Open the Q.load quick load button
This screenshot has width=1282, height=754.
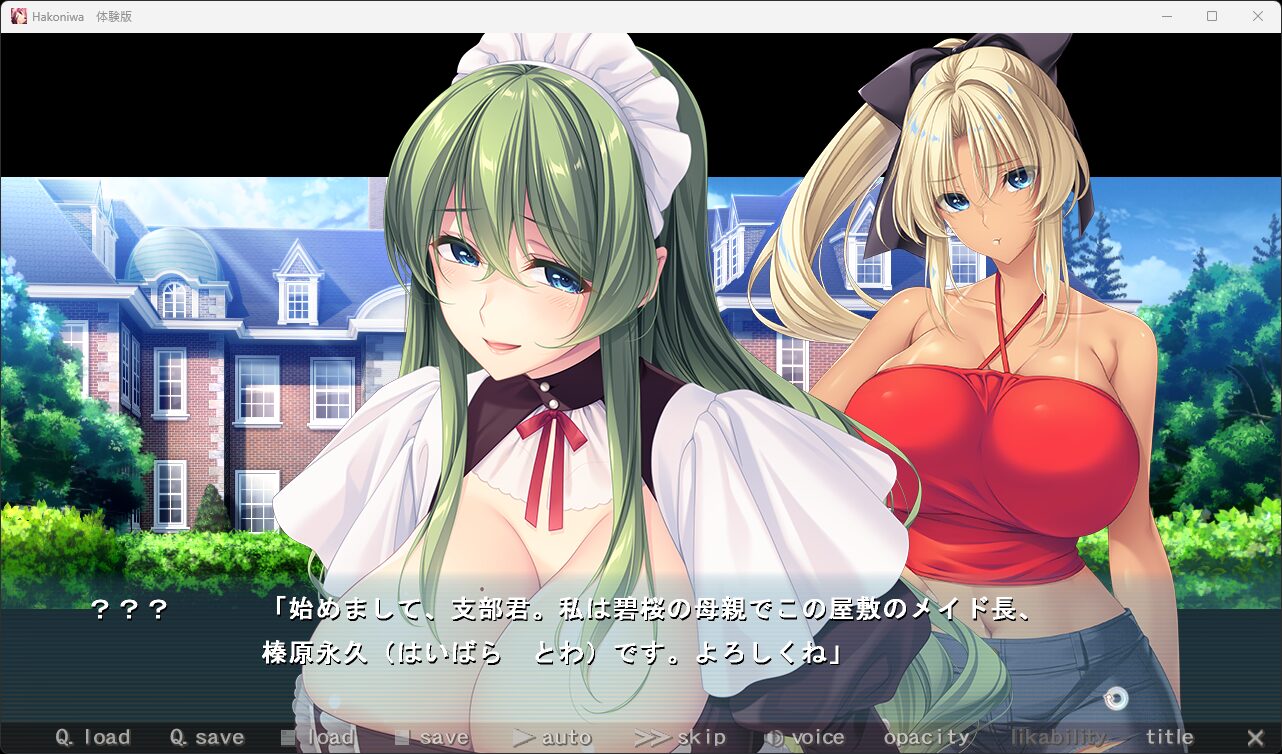pos(93,738)
